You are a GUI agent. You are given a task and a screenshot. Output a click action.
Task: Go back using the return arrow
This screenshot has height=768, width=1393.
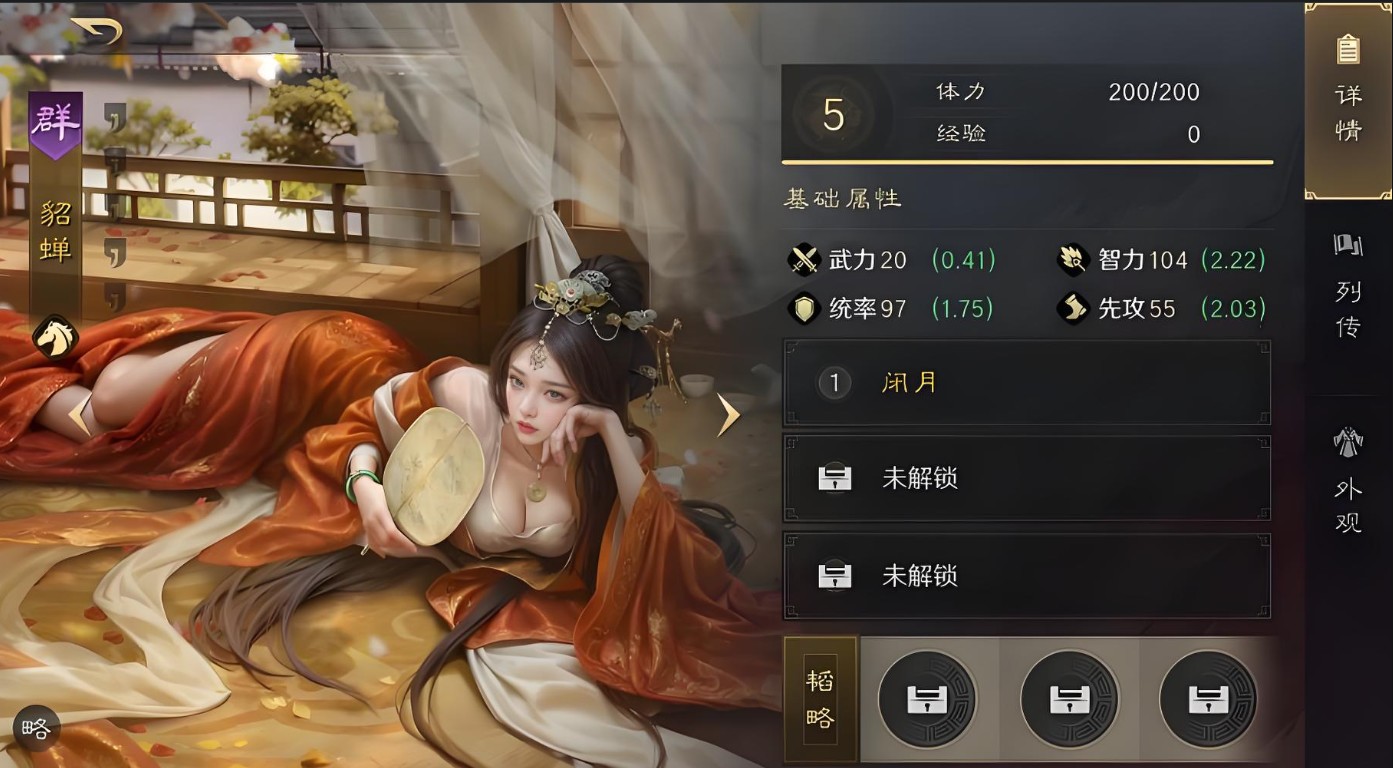pos(98,32)
